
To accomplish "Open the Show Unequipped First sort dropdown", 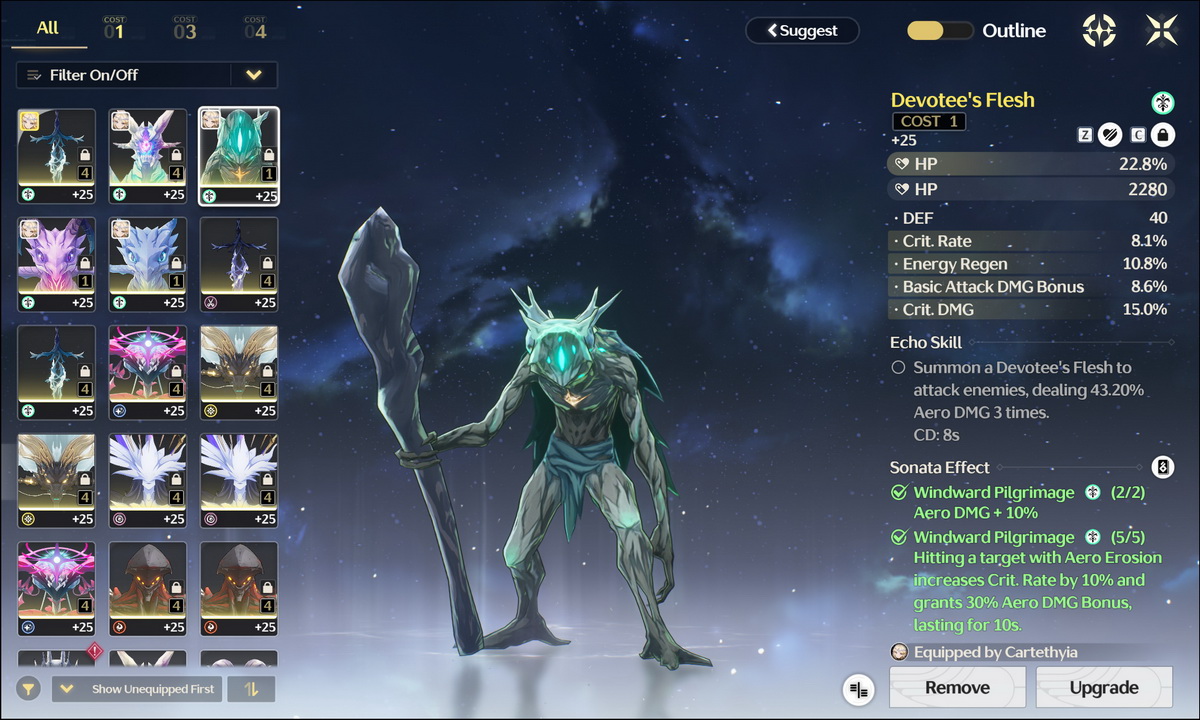I will click(x=137, y=689).
